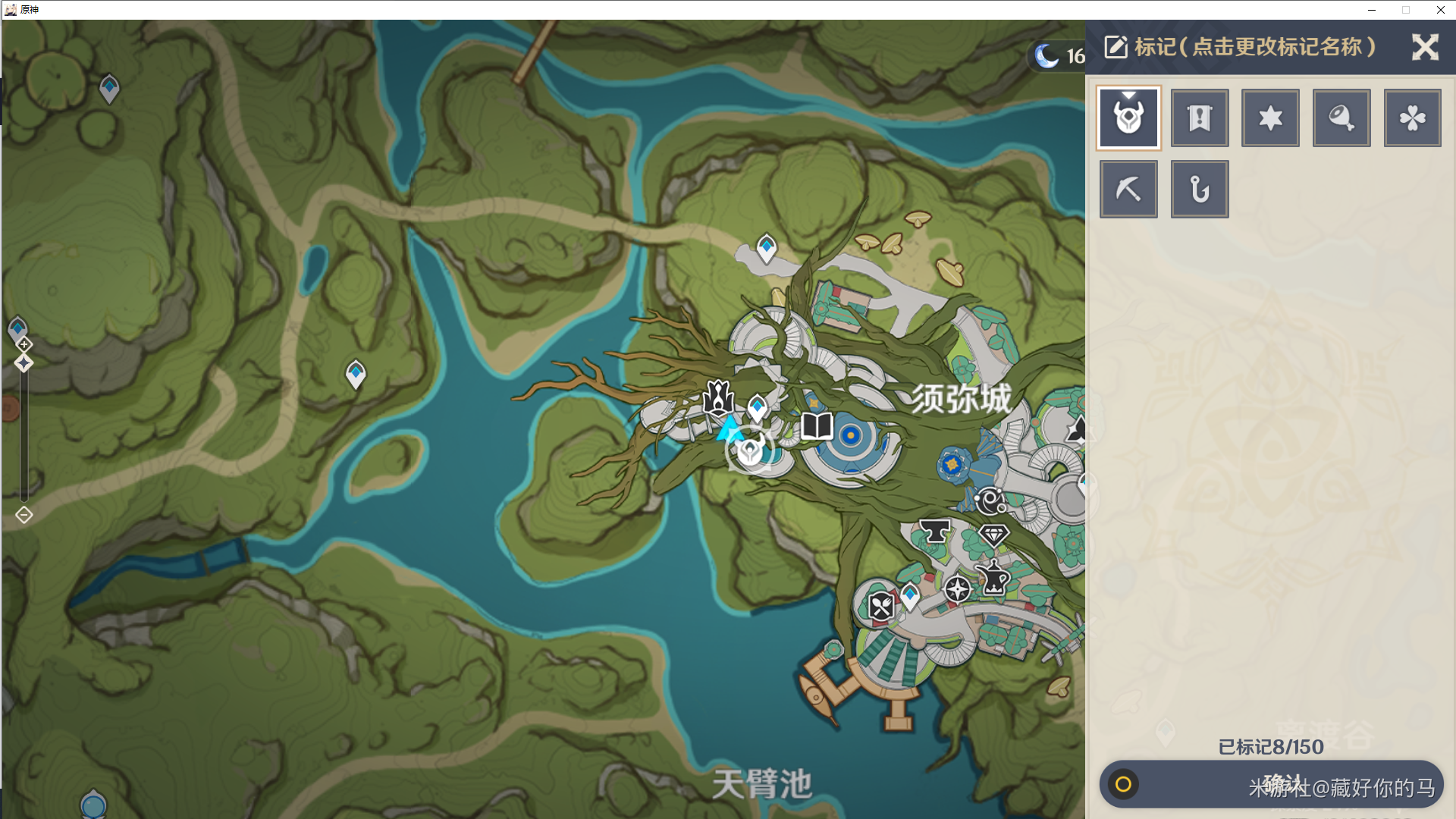Select the alchemy flask map icon
1456x819 pixels.
[x=994, y=579]
